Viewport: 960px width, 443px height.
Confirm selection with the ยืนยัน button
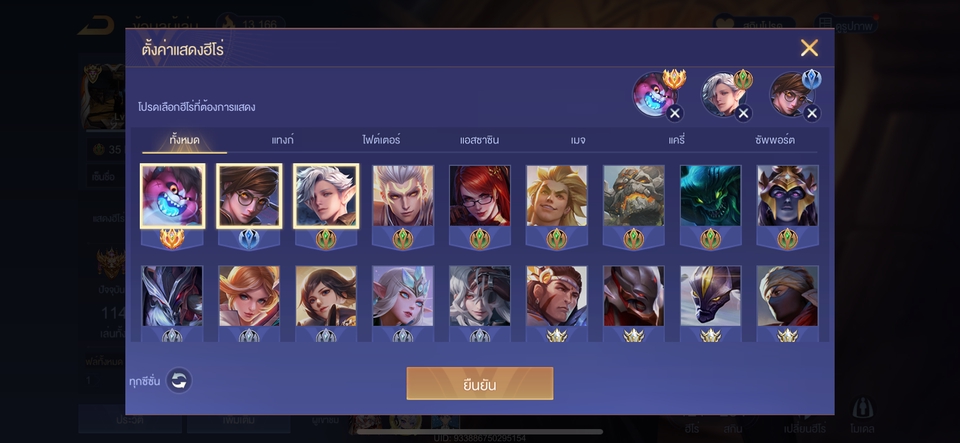tap(479, 383)
